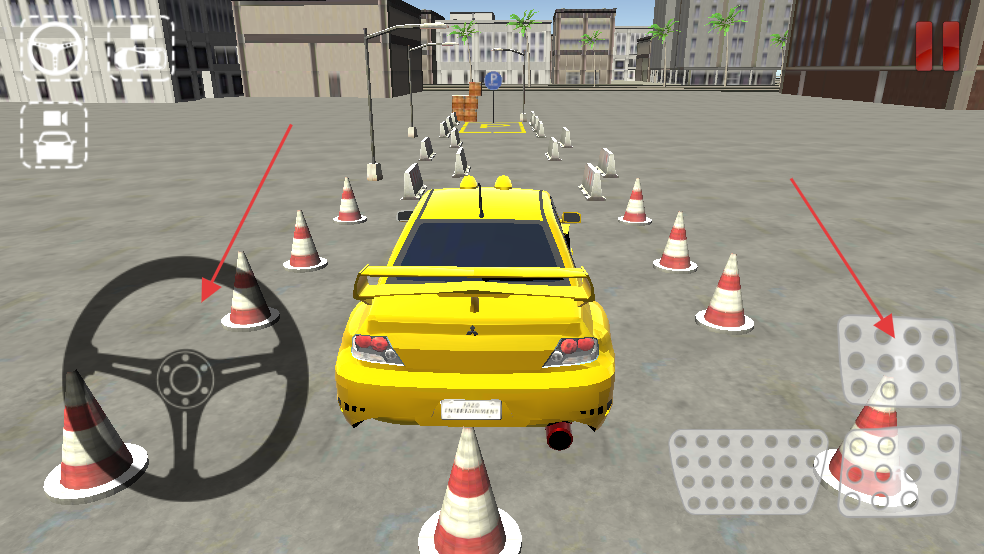Tap the reverse pedal marked R

(899, 470)
